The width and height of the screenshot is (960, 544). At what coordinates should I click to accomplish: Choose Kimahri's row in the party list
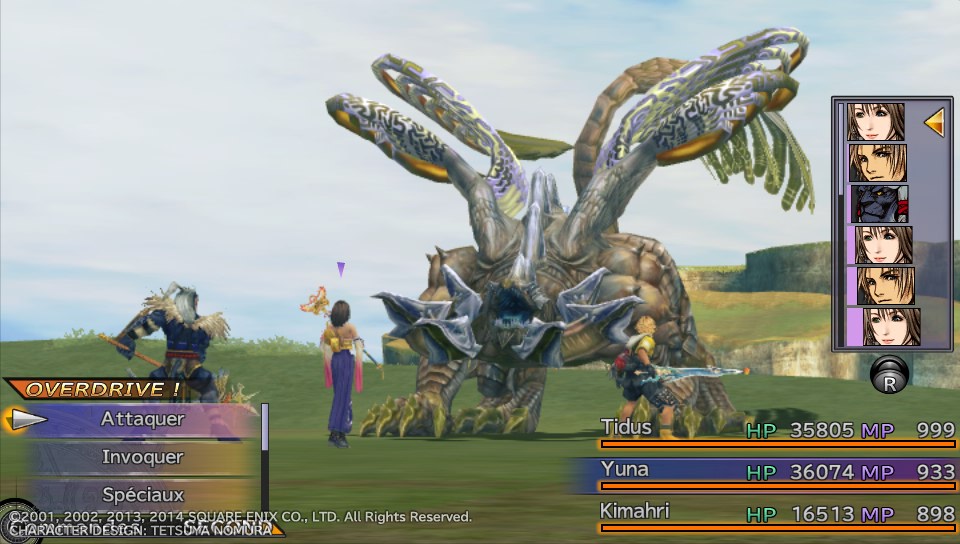[776, 513]
